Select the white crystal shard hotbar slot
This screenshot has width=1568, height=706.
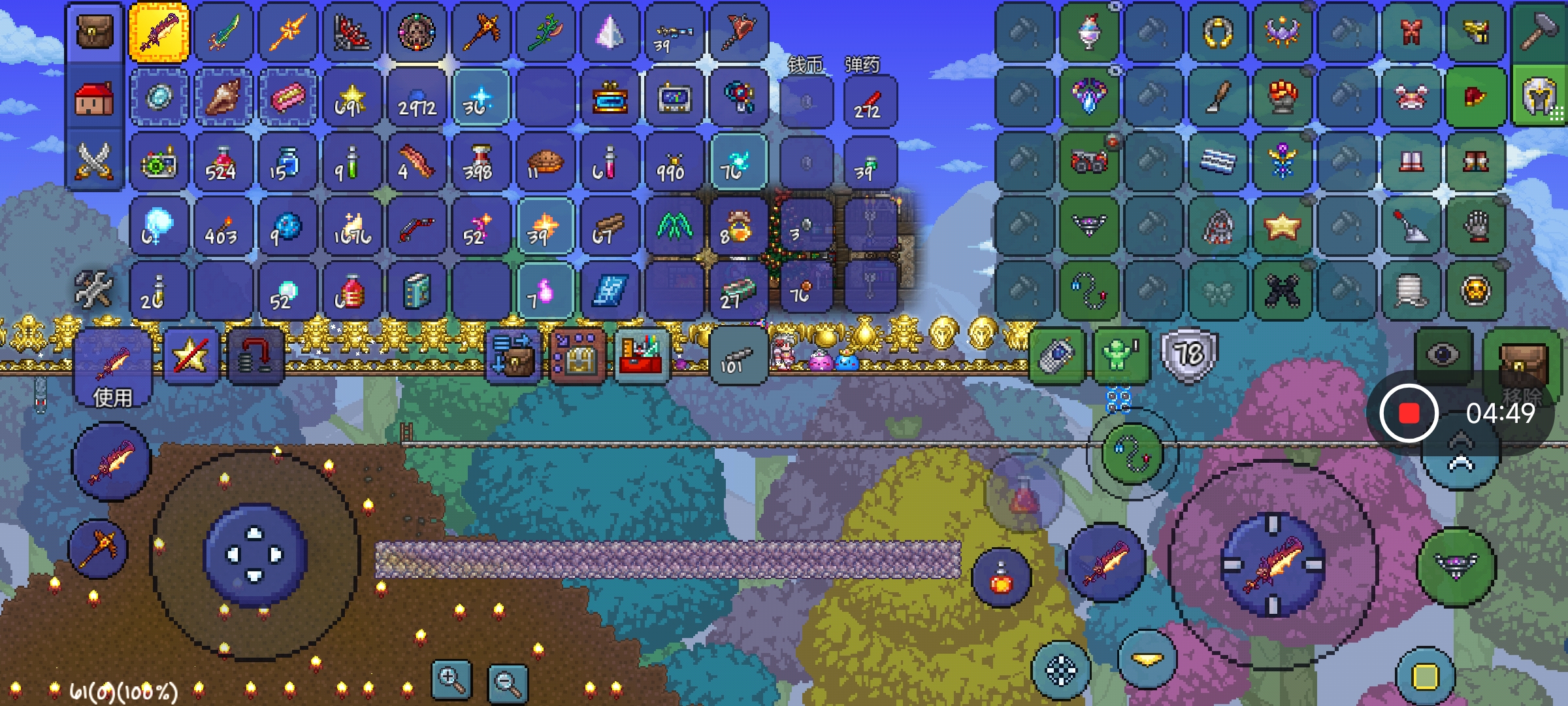(610, 32)
